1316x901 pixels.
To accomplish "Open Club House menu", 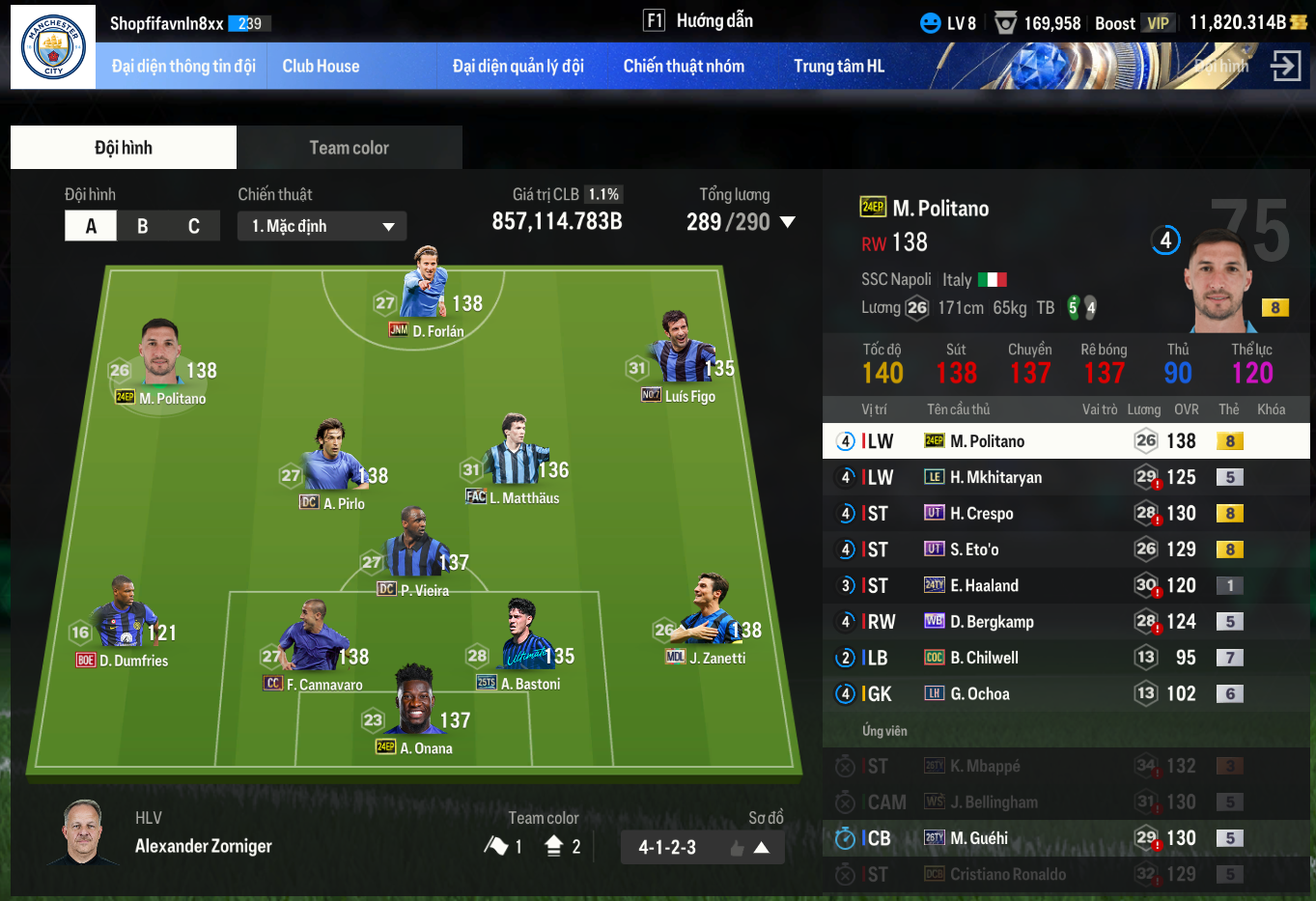I will click(321, 67).
